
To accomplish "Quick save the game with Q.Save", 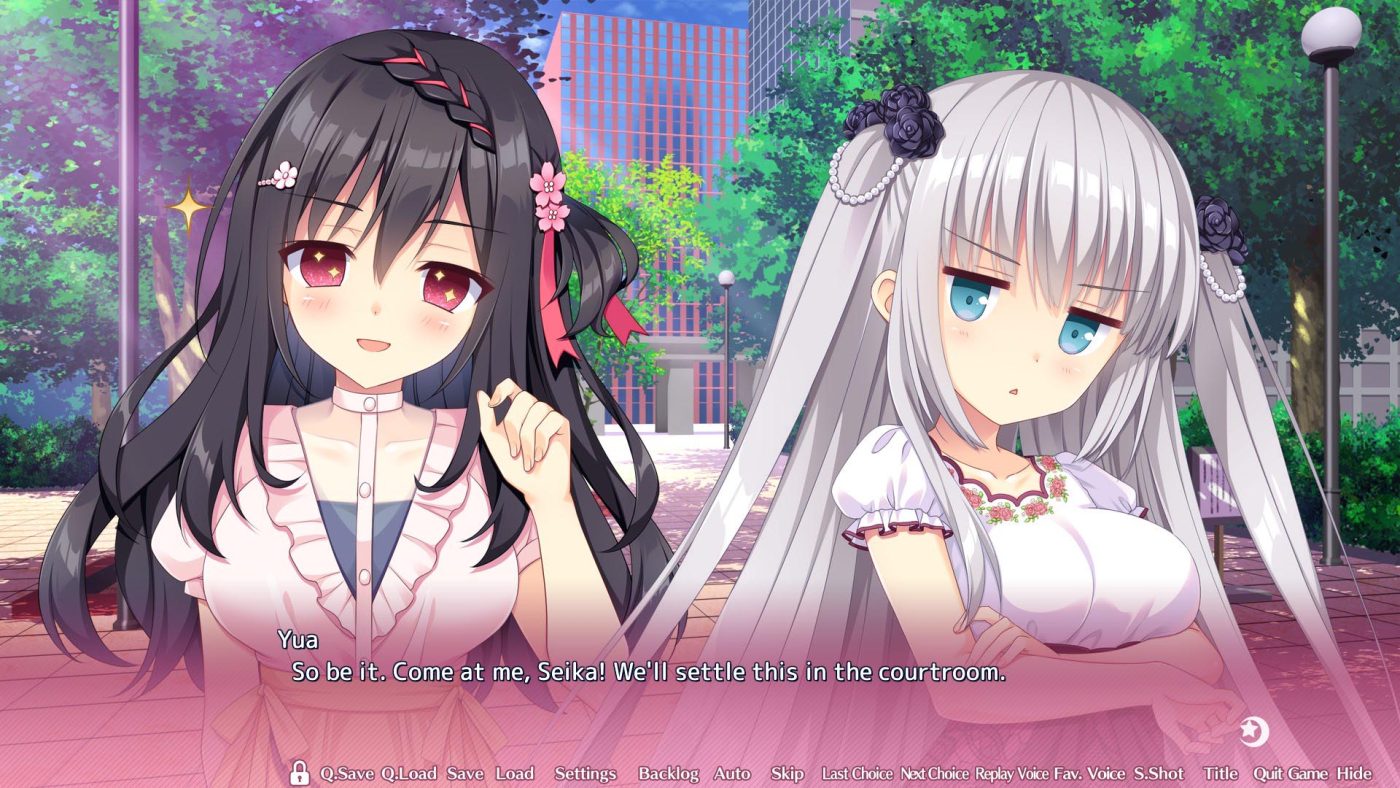I will [x=347, y=773].
